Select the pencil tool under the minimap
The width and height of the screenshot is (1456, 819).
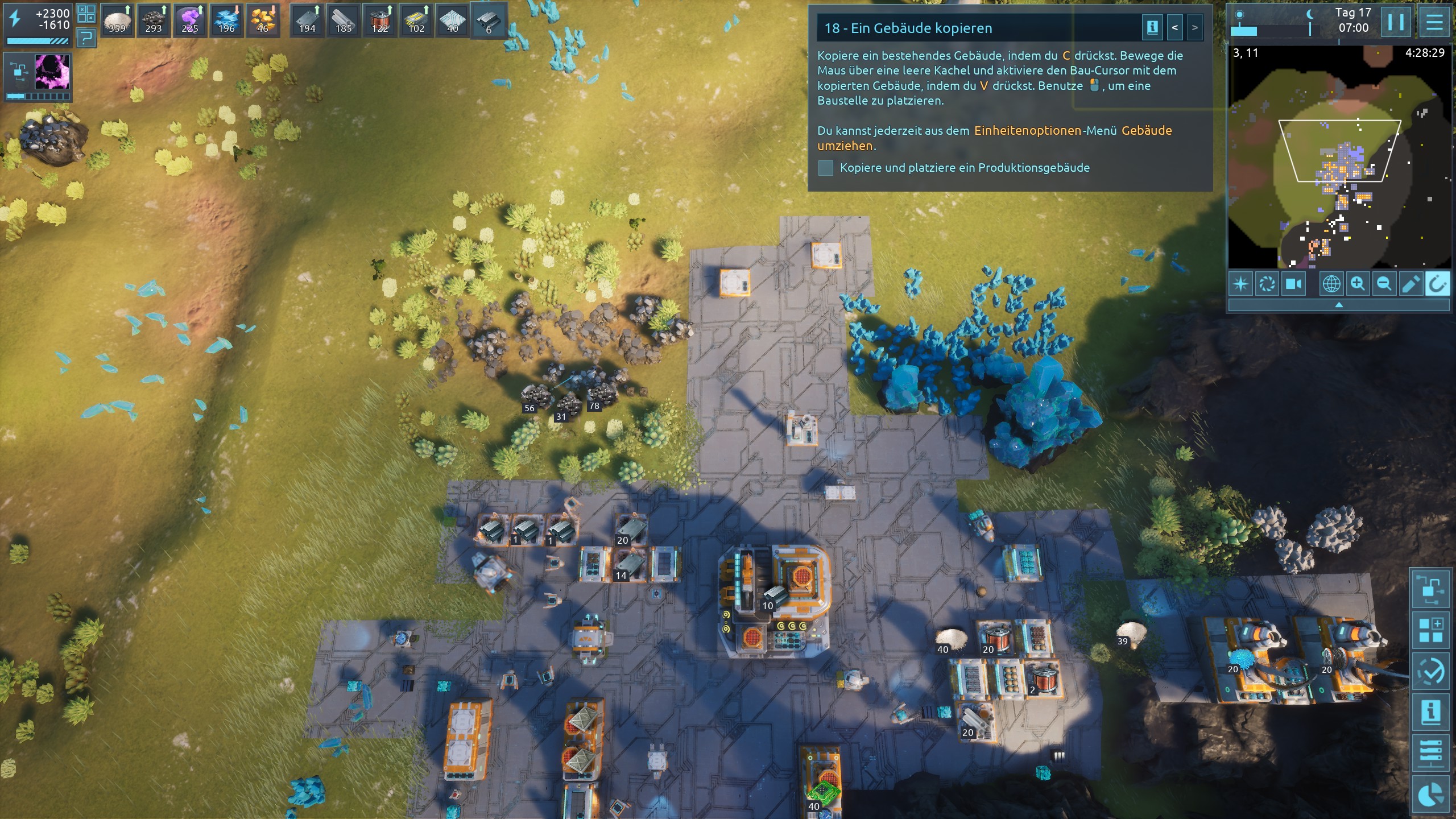click(x=1410, y=284)
